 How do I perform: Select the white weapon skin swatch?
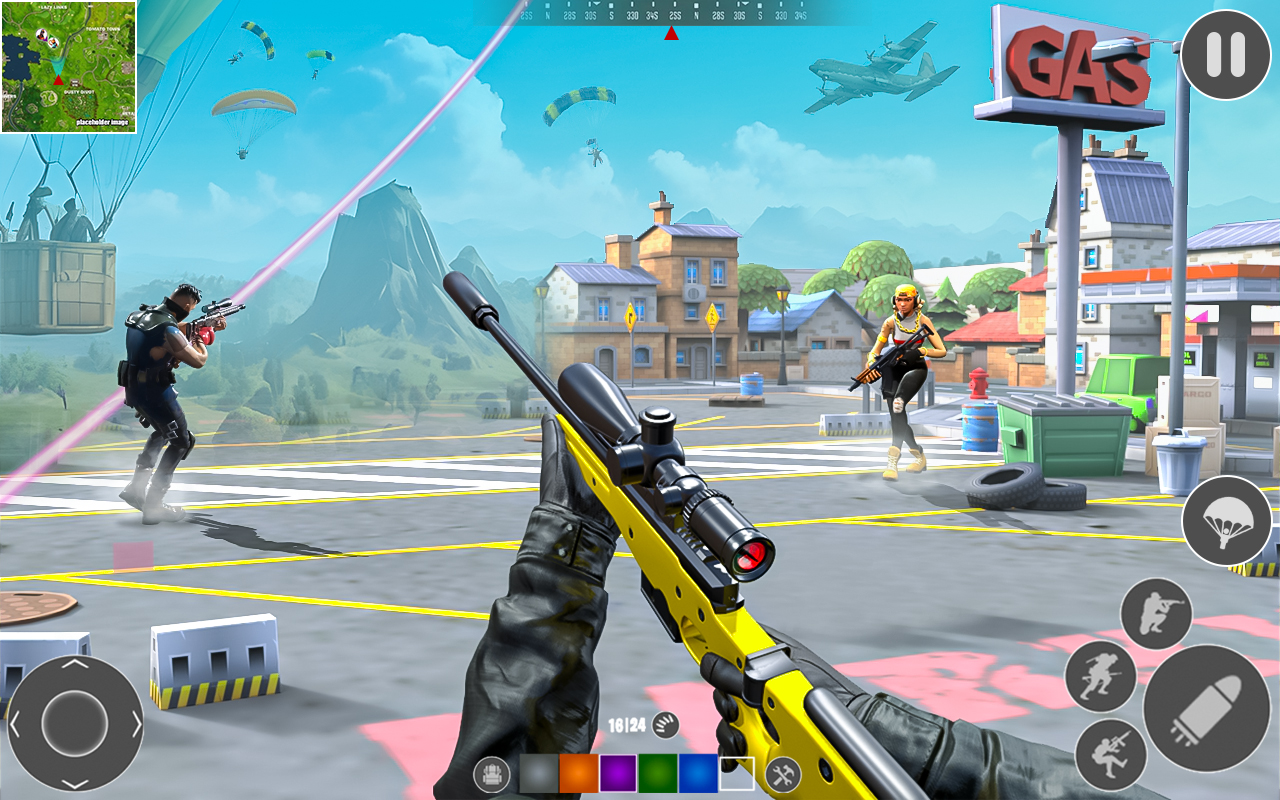click(x=737, y=773)
